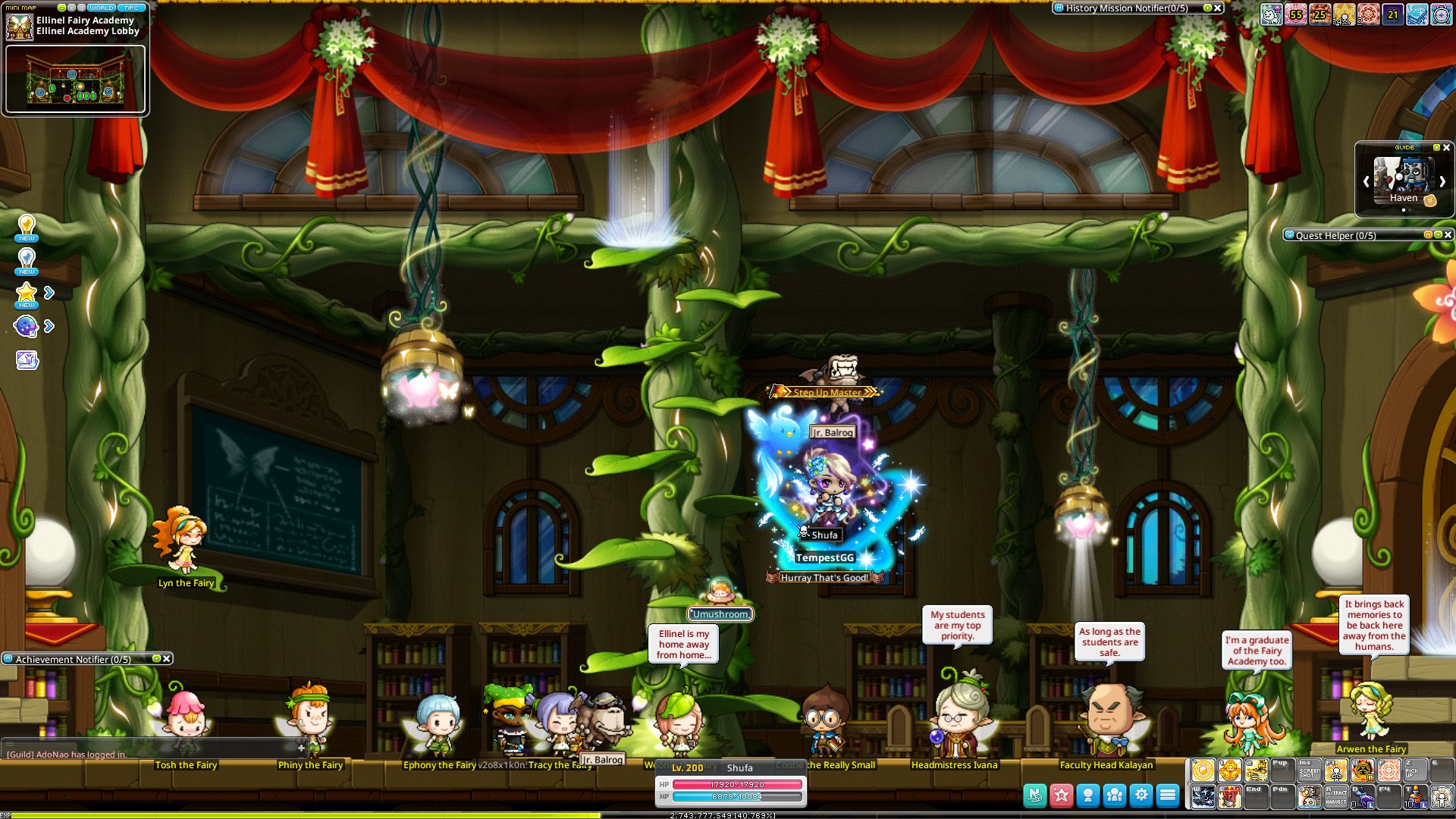Open the community people-group menu button
This screenshot has width=1456, height=819.
tap(1115, 795)
